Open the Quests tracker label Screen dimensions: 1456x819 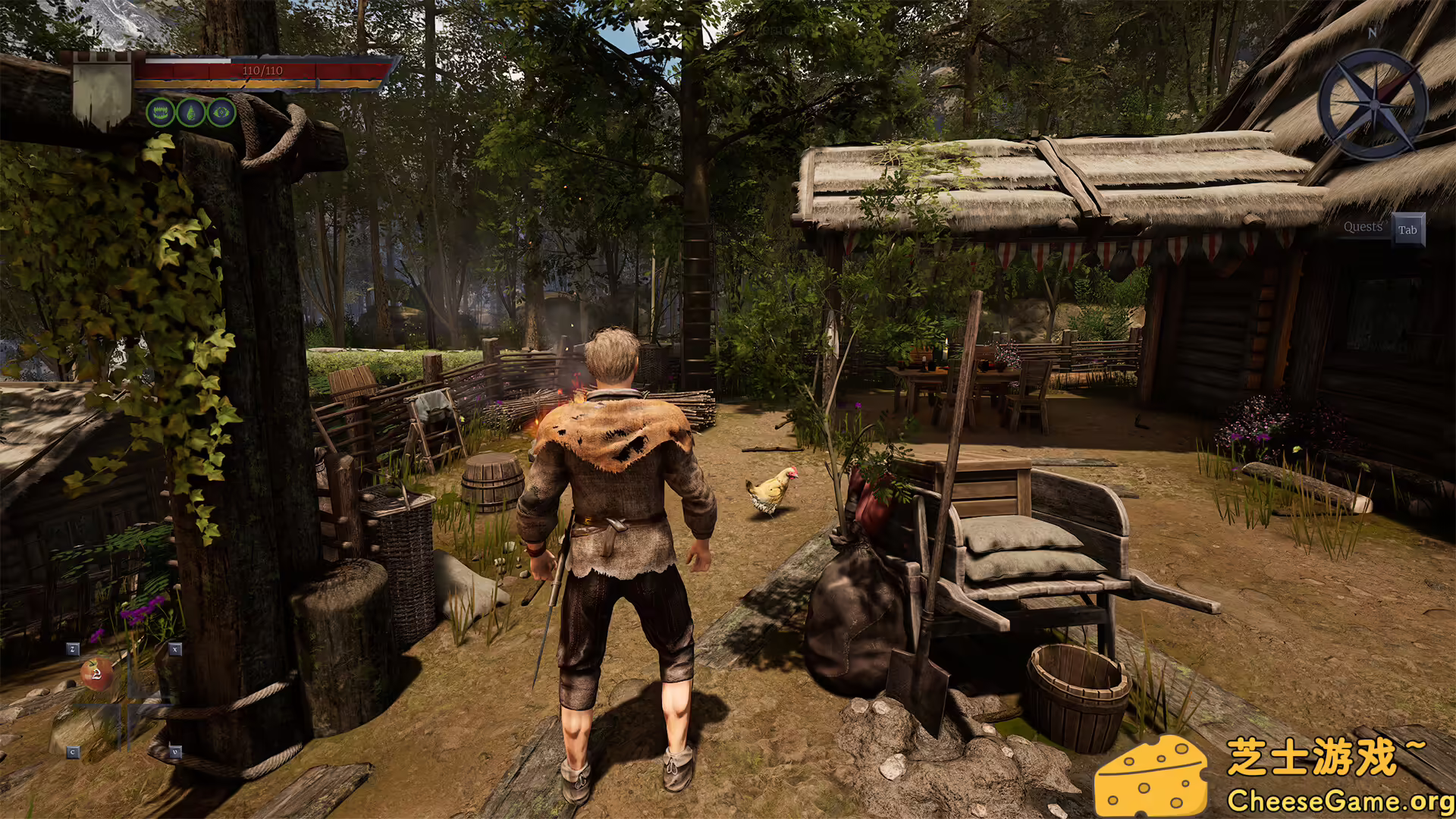point(1363,227)
